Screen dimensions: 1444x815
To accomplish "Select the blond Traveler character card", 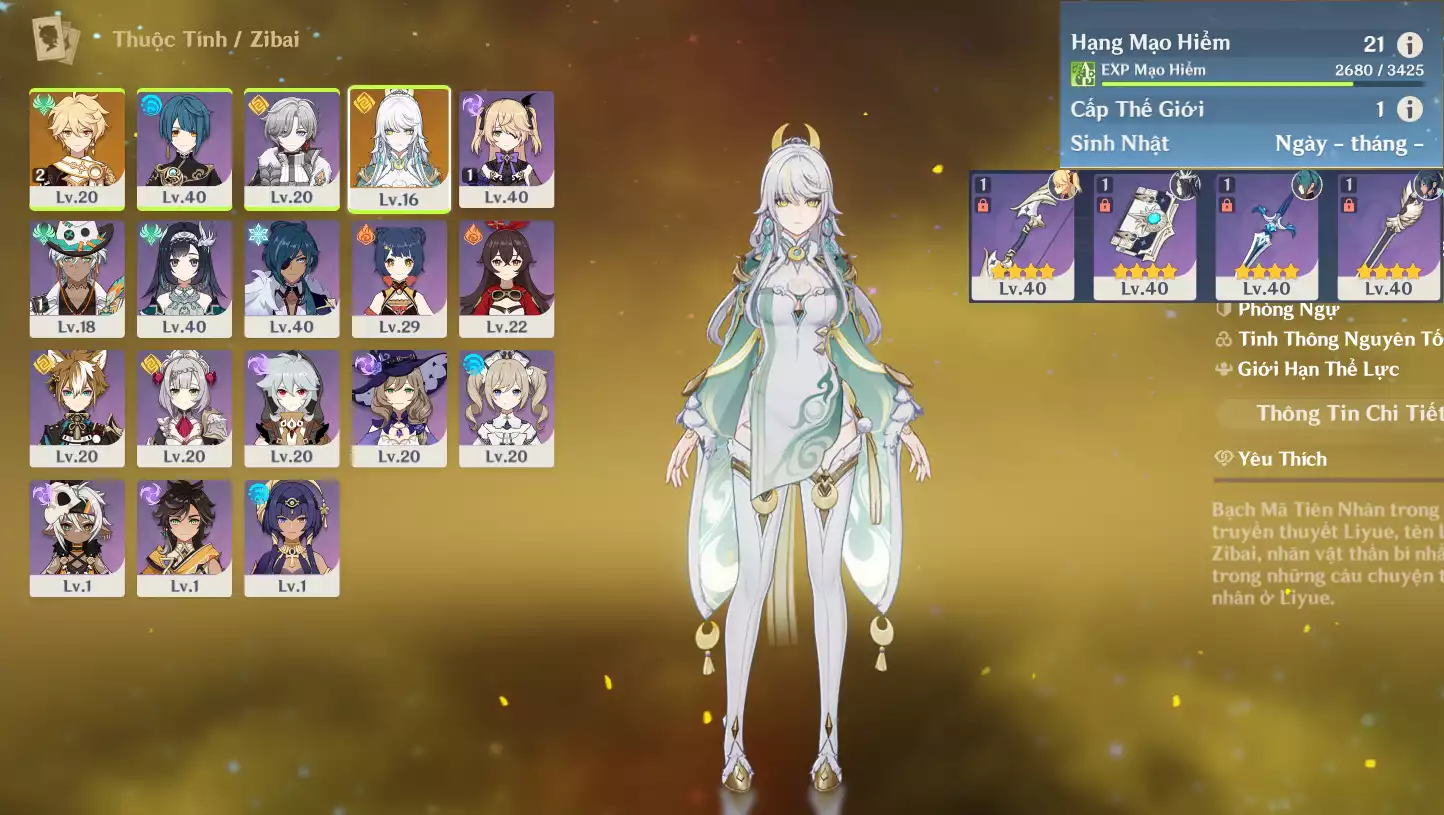I will tap(77, 149).
